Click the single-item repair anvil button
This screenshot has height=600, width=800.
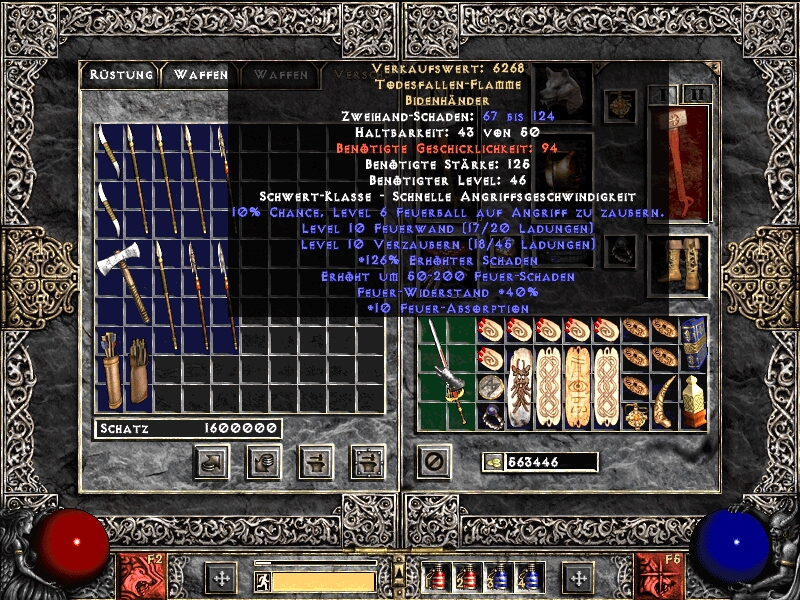point(316,461)
